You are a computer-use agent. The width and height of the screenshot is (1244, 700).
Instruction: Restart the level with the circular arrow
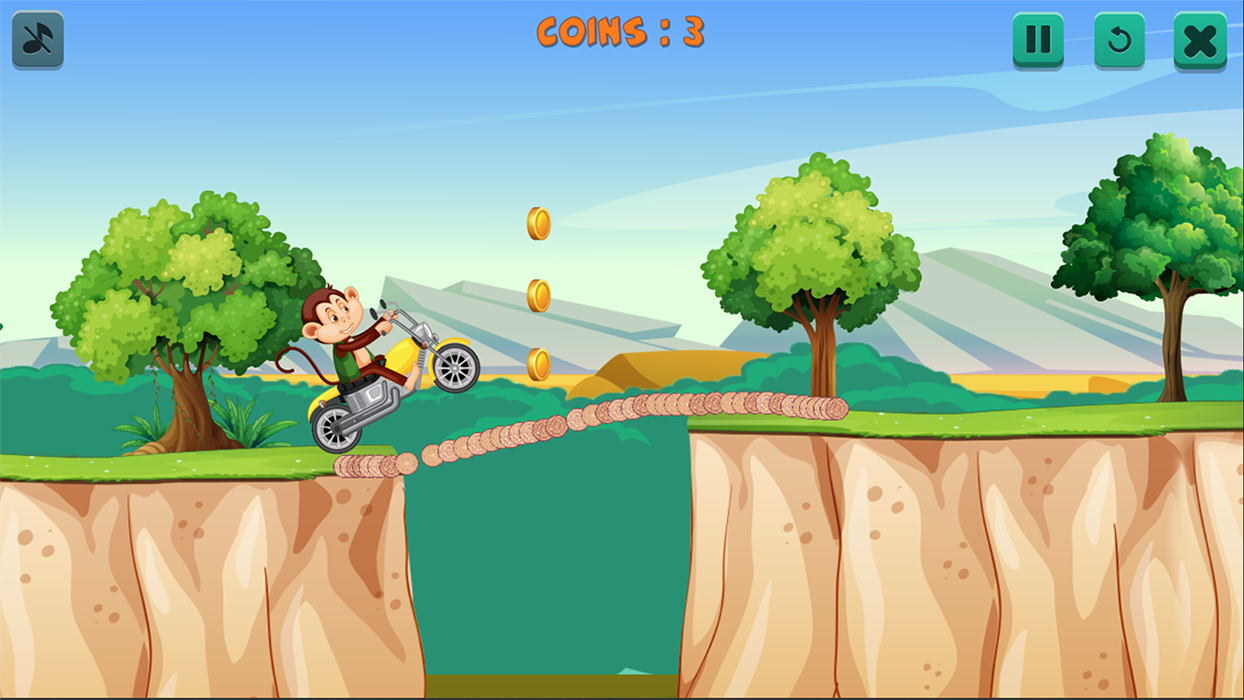[x=1119, y=40]
